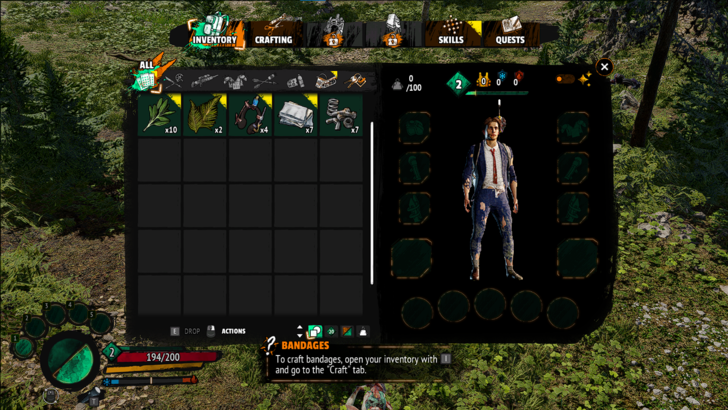This screenshot has height=410, width=728.
Task: Pick the metal springs and scrap slot
Action: [341, 115]
